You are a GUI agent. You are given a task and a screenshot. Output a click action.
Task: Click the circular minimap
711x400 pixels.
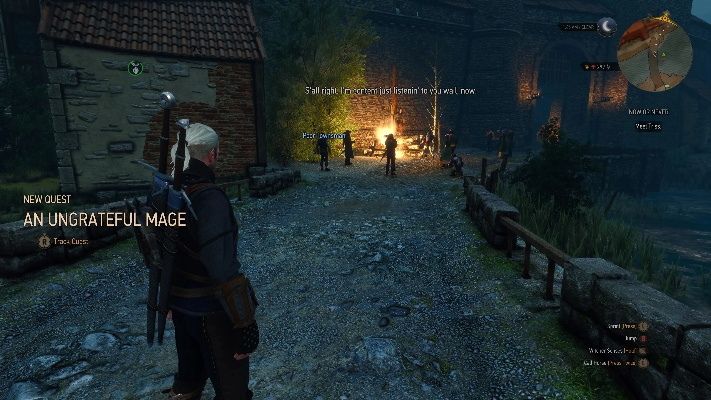(x=655, y=54)
